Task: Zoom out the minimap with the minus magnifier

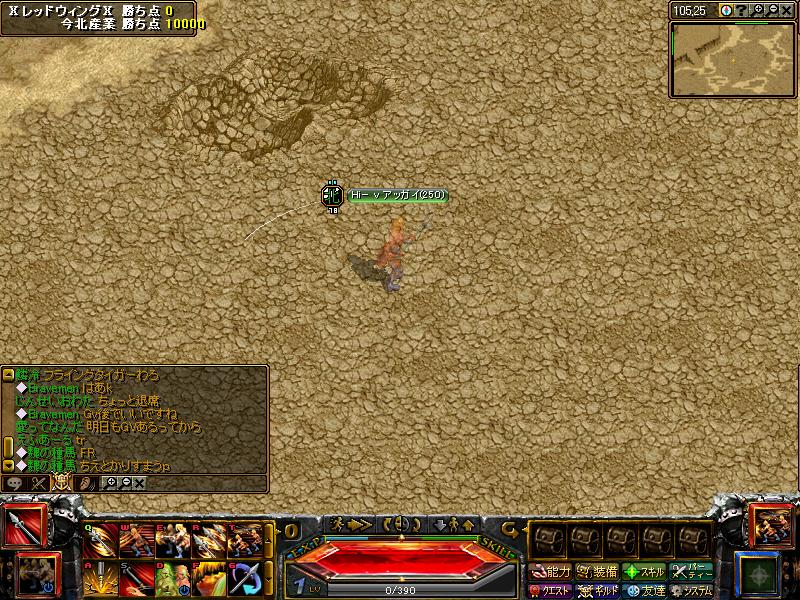Action: tap(773, 10)
